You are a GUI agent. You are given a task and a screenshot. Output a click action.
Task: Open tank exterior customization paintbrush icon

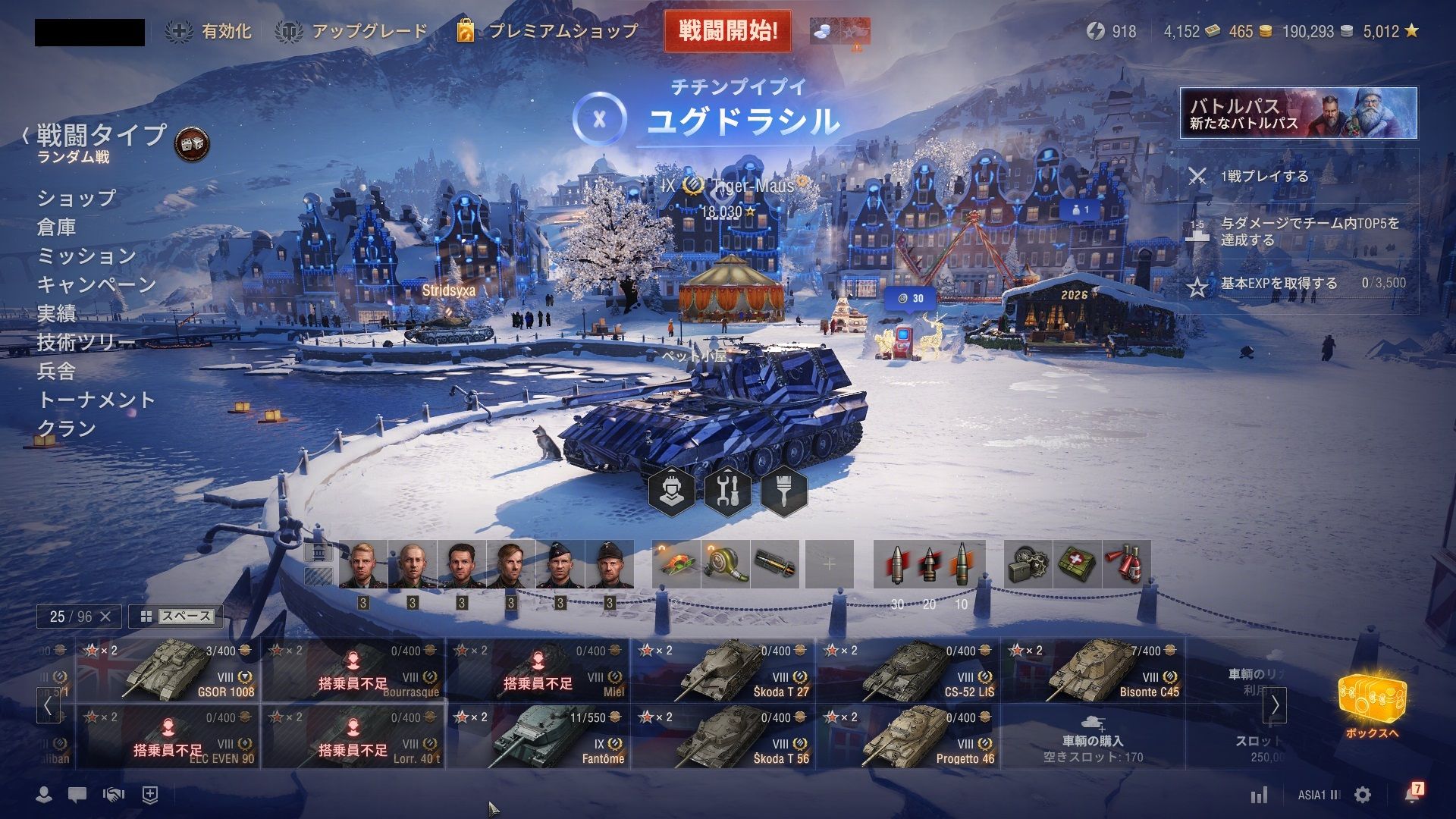pyautogui.click(x=784, y=491)
